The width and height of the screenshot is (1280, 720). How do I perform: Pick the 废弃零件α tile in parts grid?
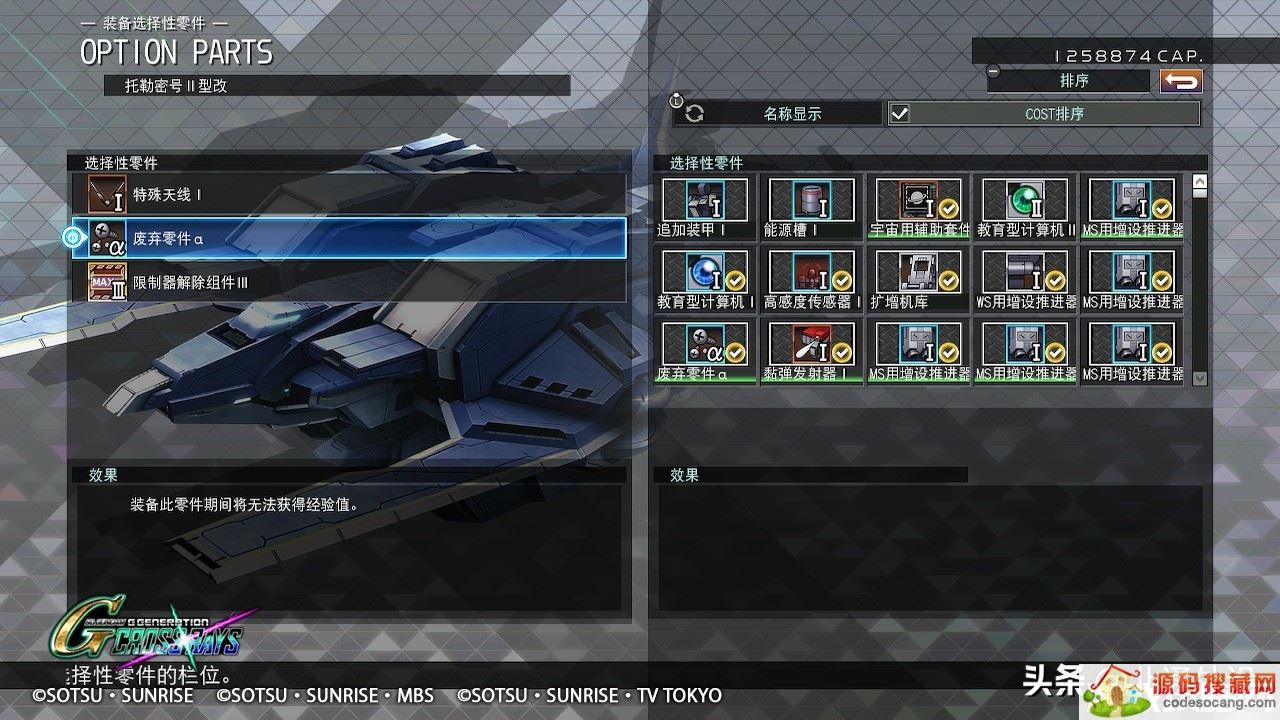(704, 351)
